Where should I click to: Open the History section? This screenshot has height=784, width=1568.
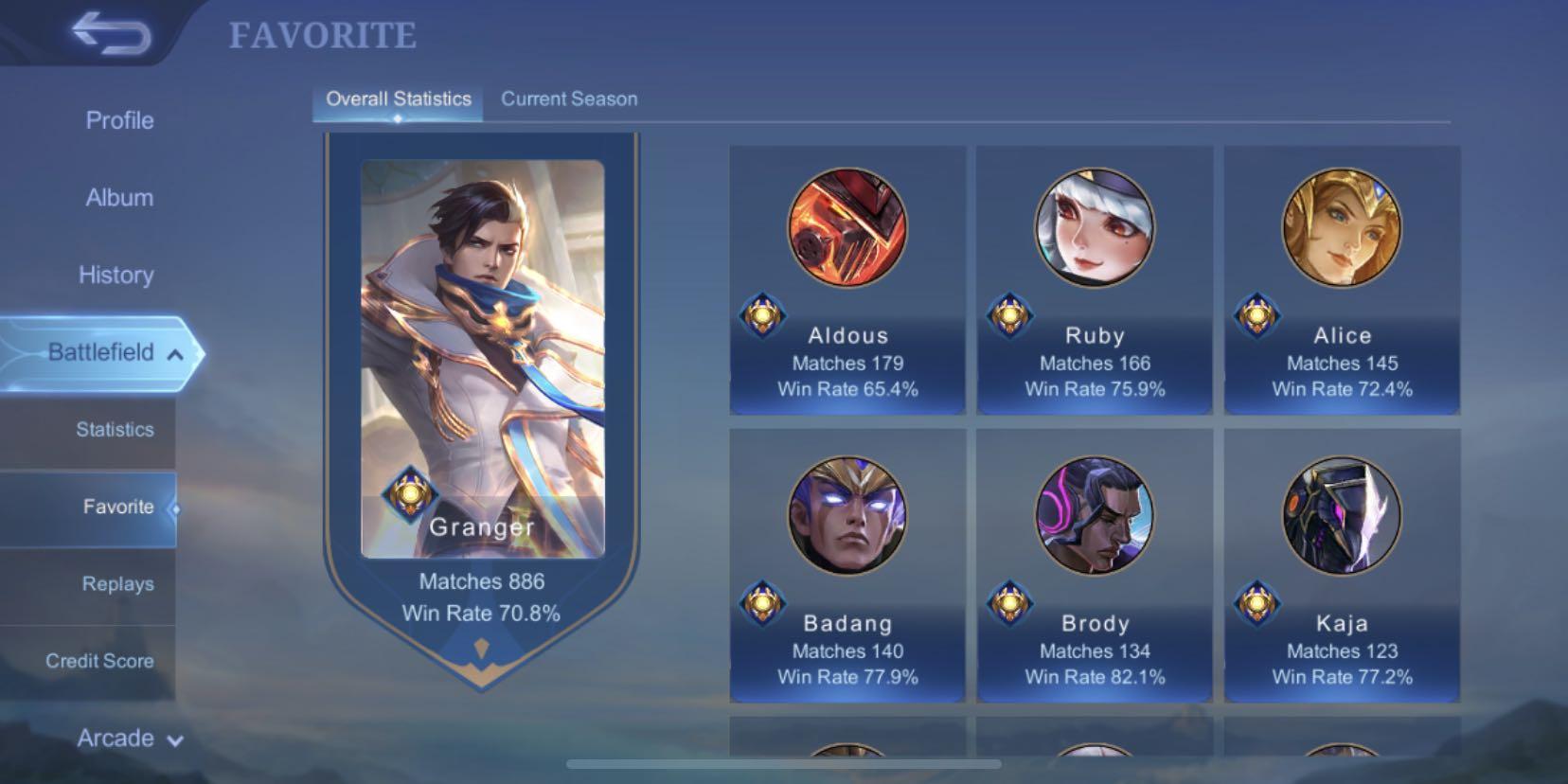coord(117,275)
